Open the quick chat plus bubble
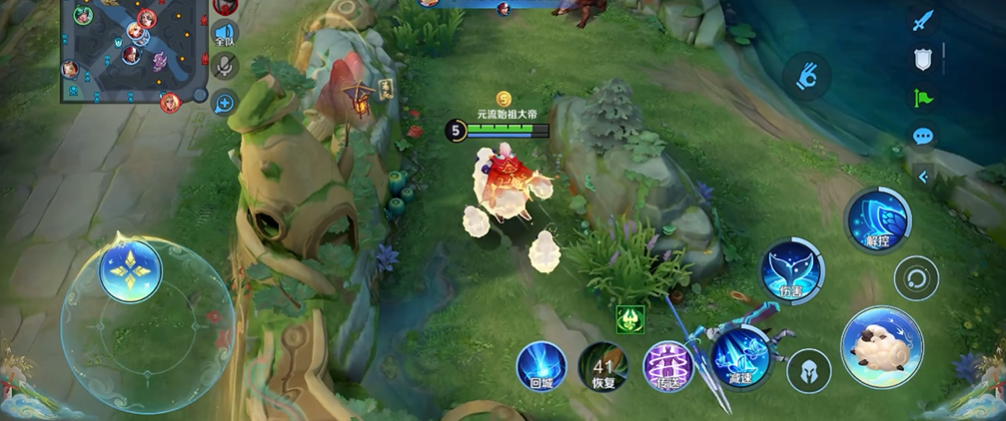The height and width of the screenshot is (421, 1006). pos(224,100)
